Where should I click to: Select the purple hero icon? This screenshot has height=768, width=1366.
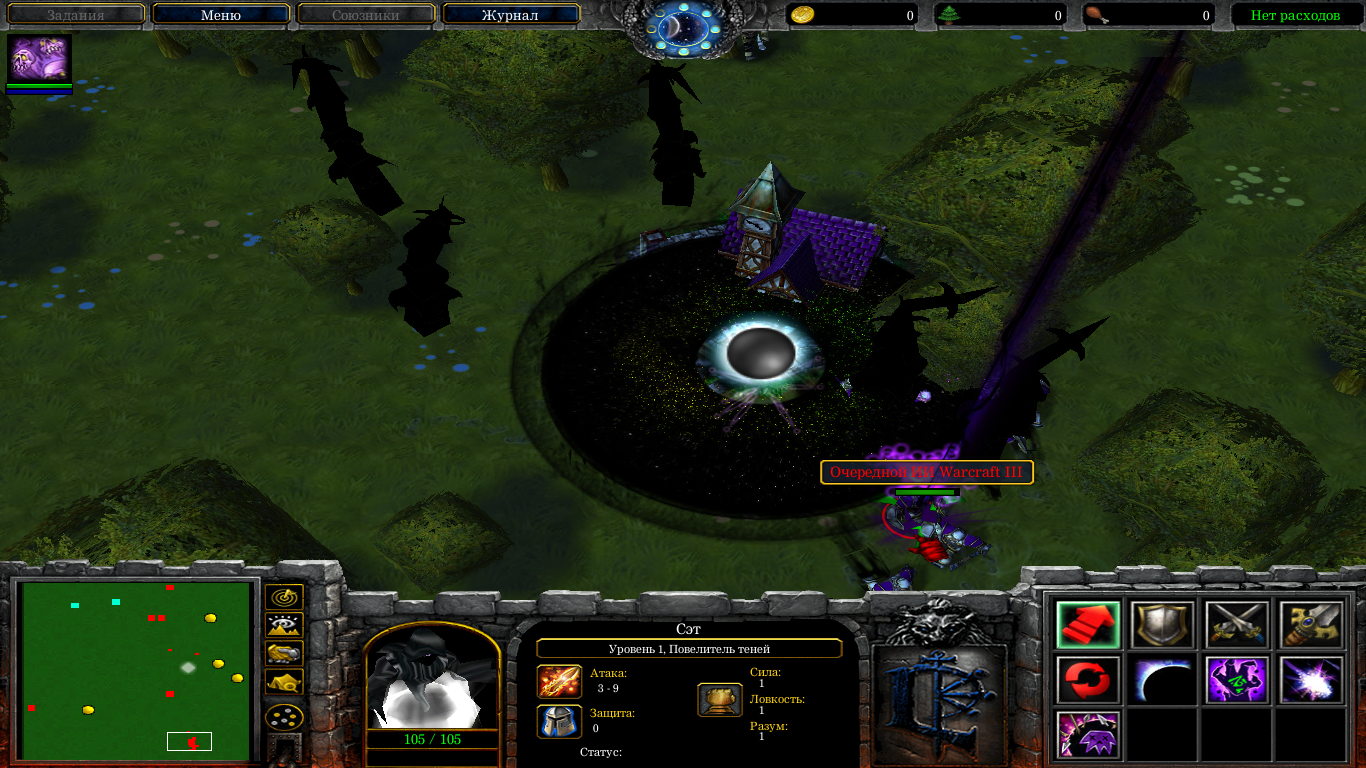tap(39, 59)
